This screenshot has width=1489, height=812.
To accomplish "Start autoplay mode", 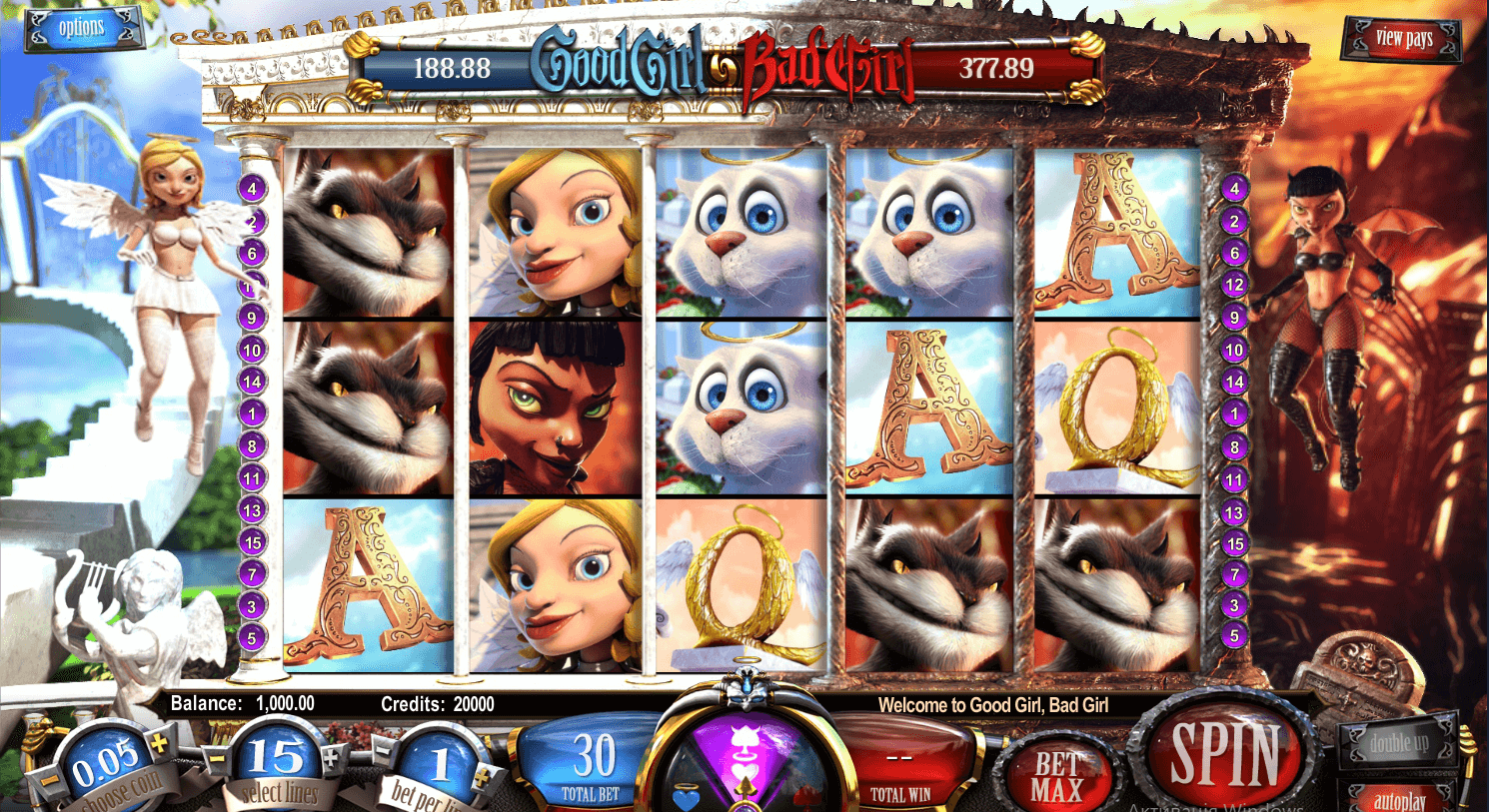I will click(1399, 799).
